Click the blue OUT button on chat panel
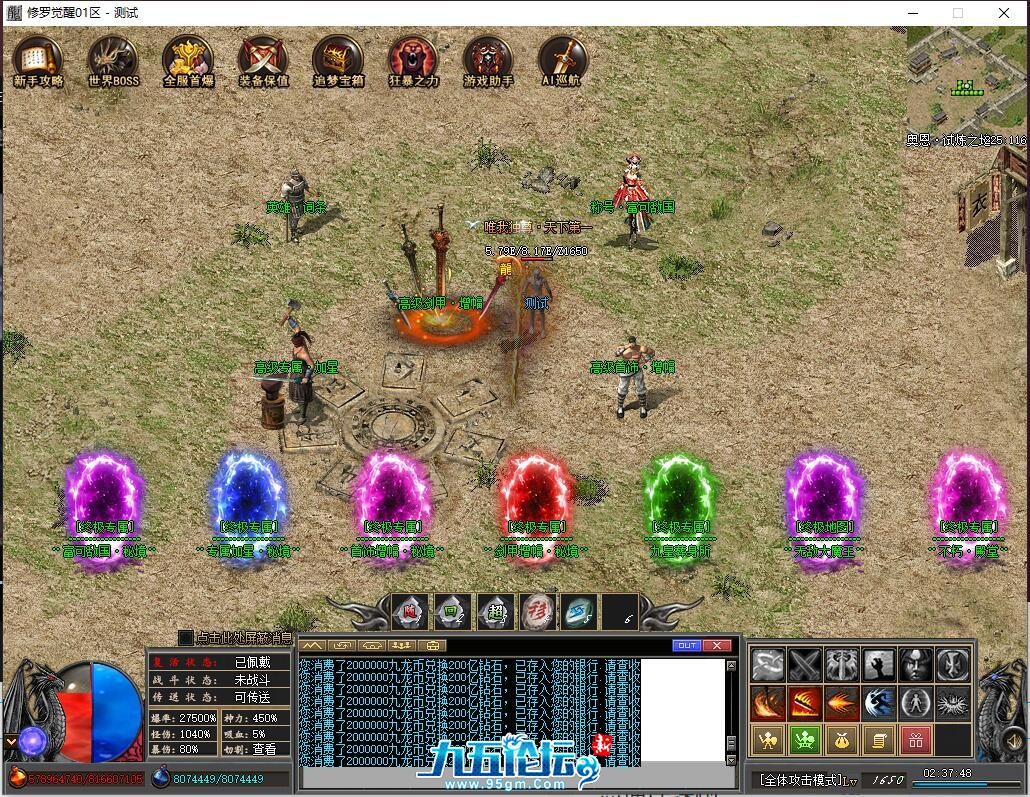The height and width of the screenshot is (797, 1030). 686,645
